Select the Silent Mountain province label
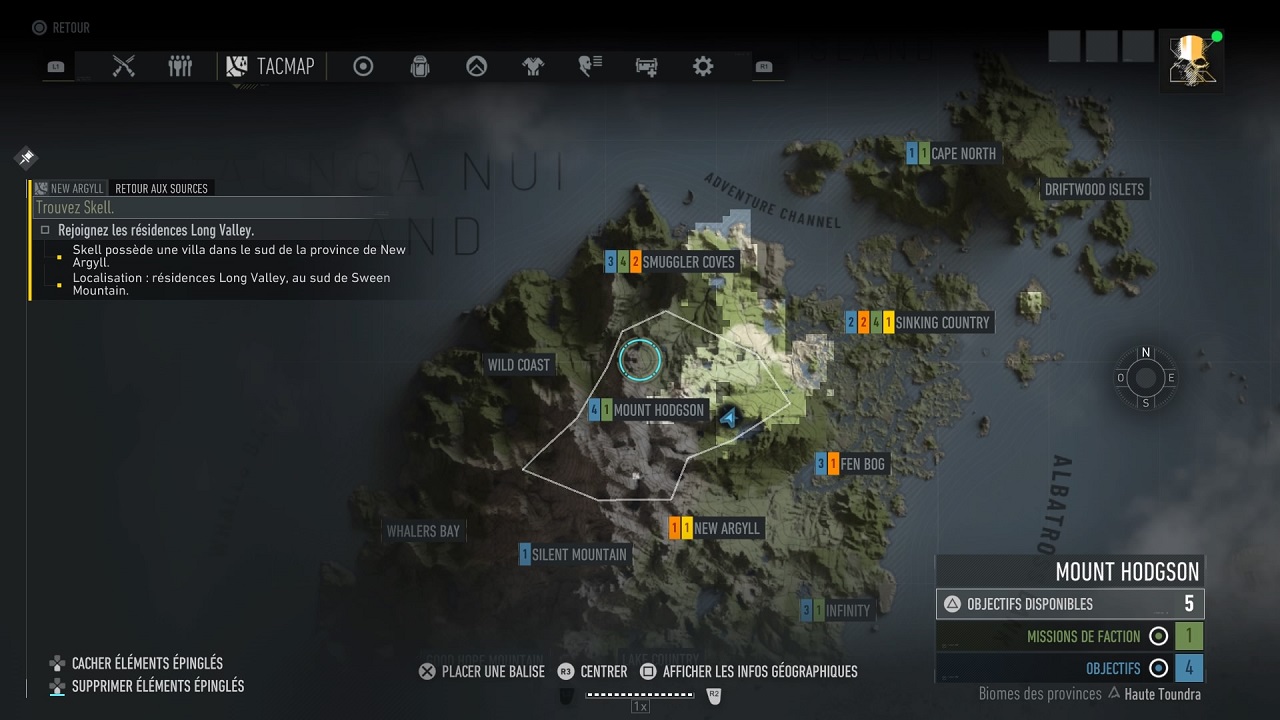 pos(579,554)
